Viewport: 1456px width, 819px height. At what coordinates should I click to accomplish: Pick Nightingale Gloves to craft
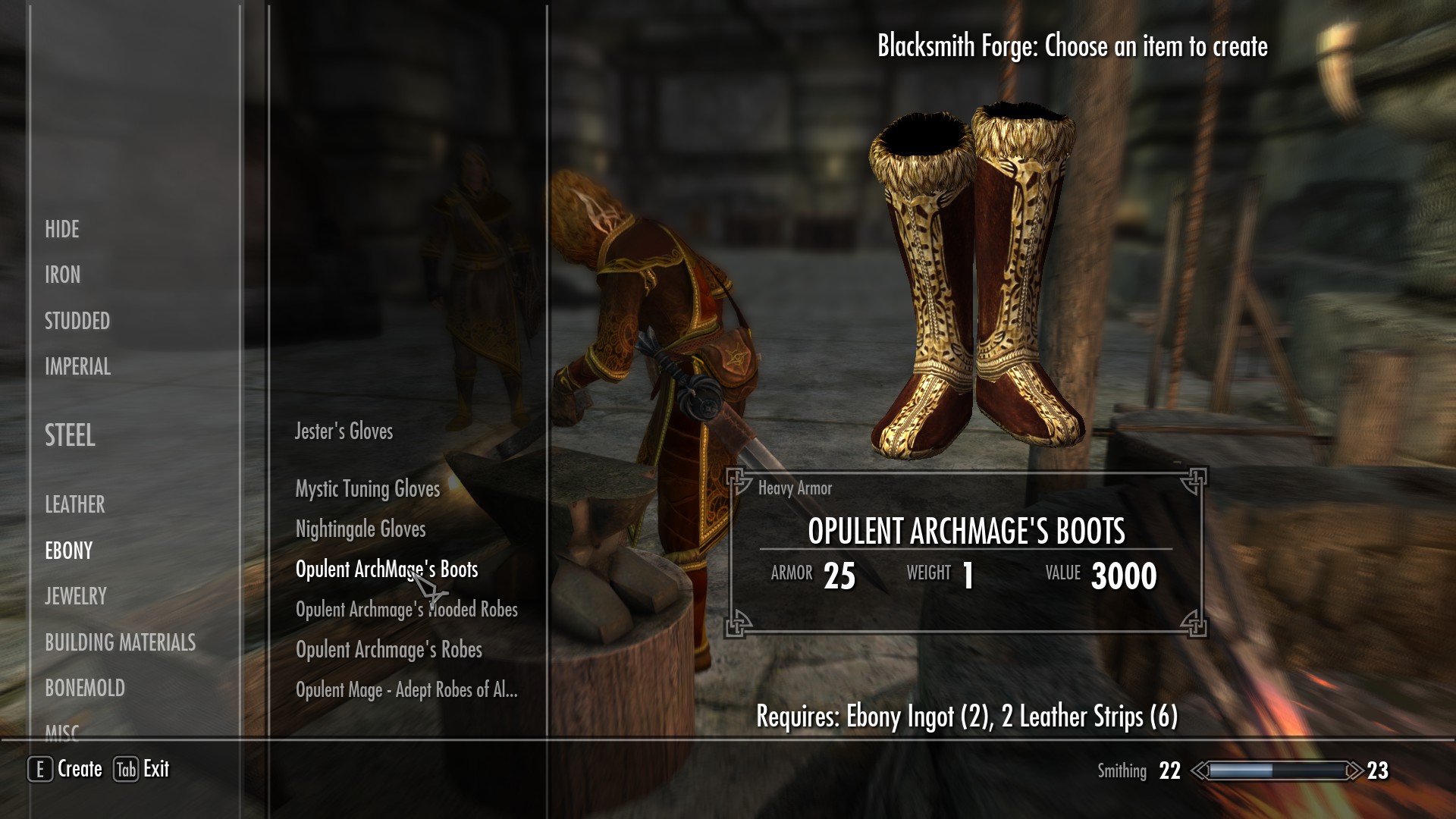(x=361, y=529)
